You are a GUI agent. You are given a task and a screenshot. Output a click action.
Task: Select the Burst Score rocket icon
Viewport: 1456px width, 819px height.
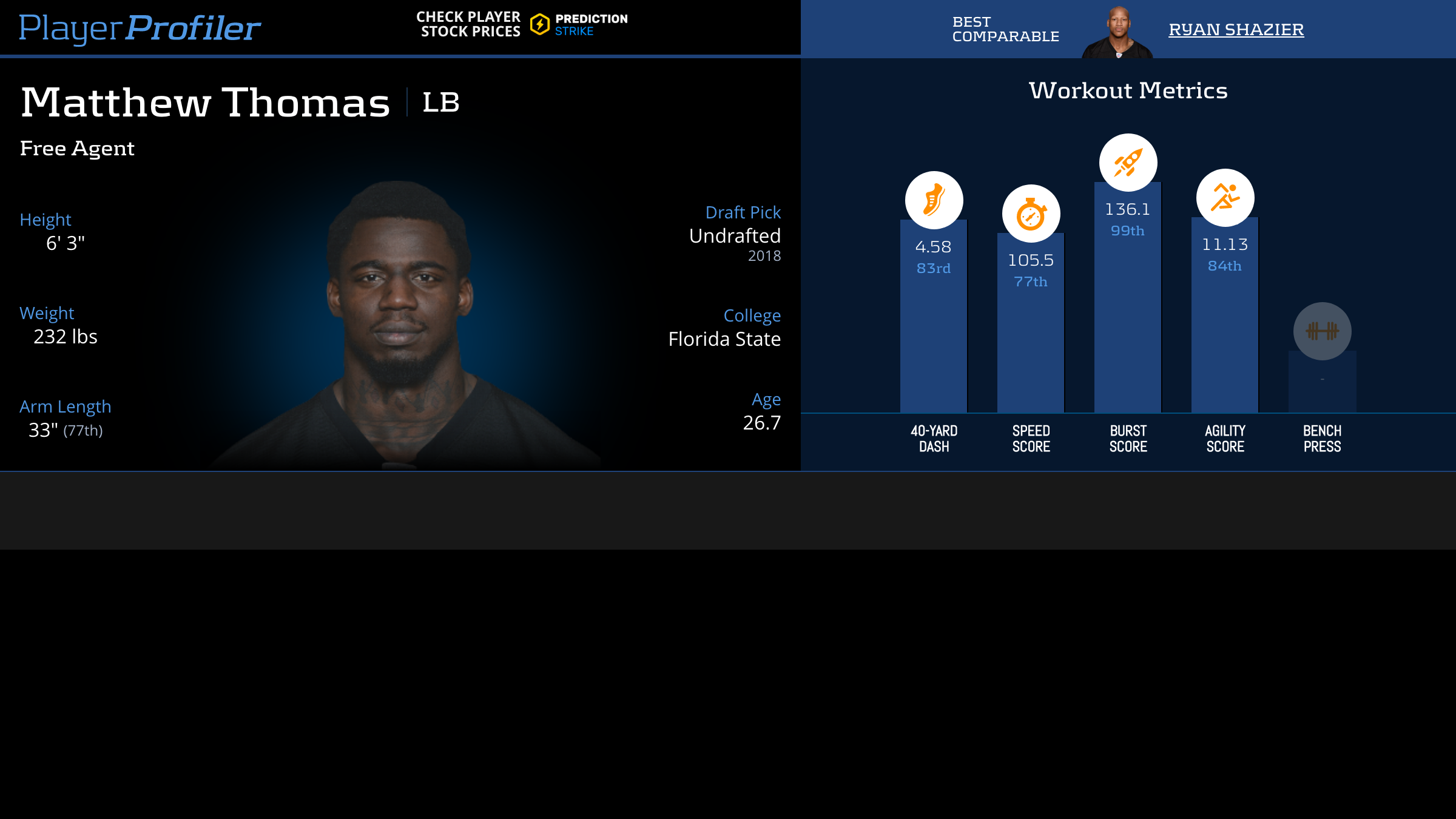pyautogui.click(x=1128, y=163)
